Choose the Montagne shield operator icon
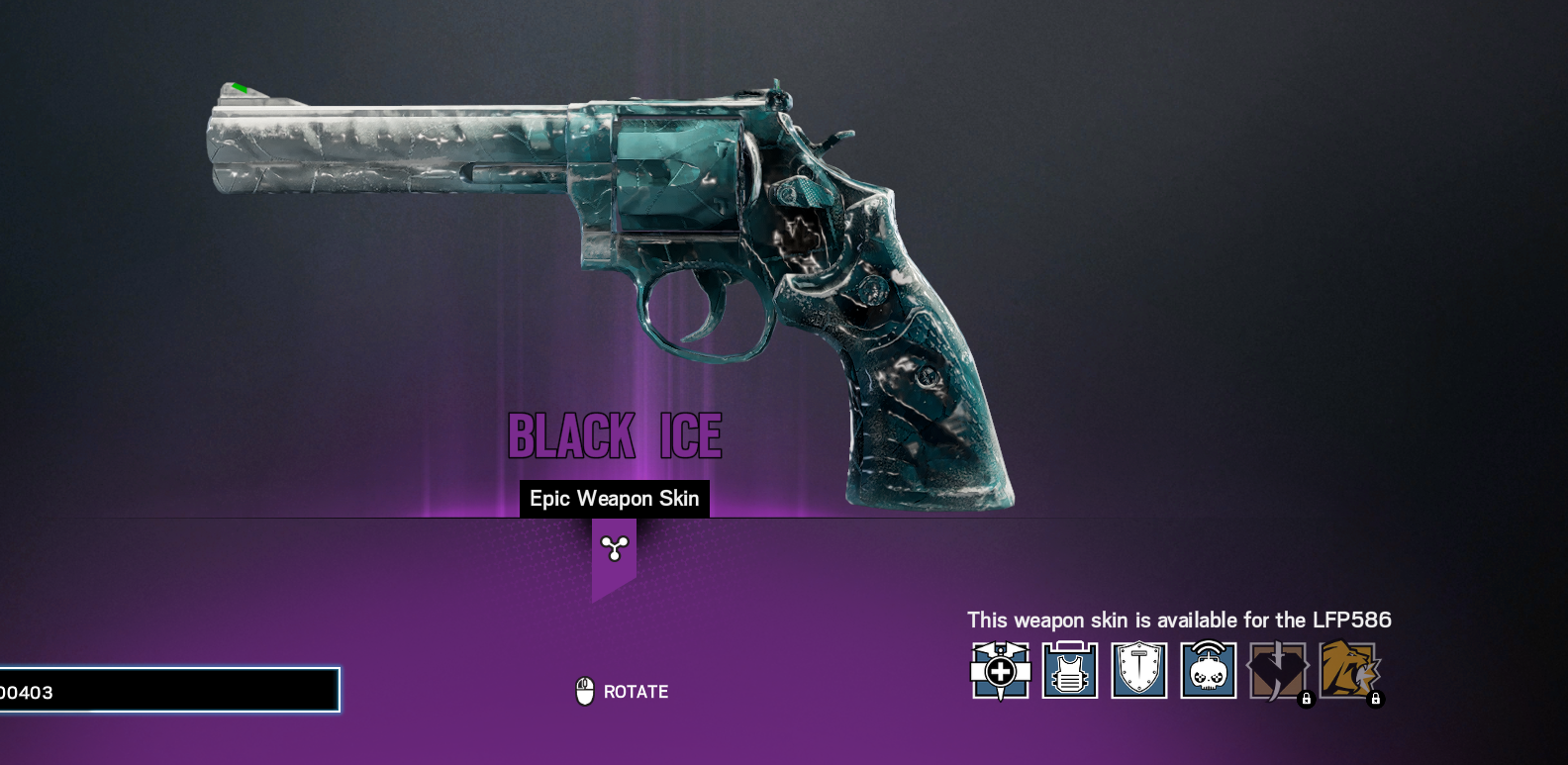The height and width of the screenshot is (765, 1568). click(x=1138, y=671)
